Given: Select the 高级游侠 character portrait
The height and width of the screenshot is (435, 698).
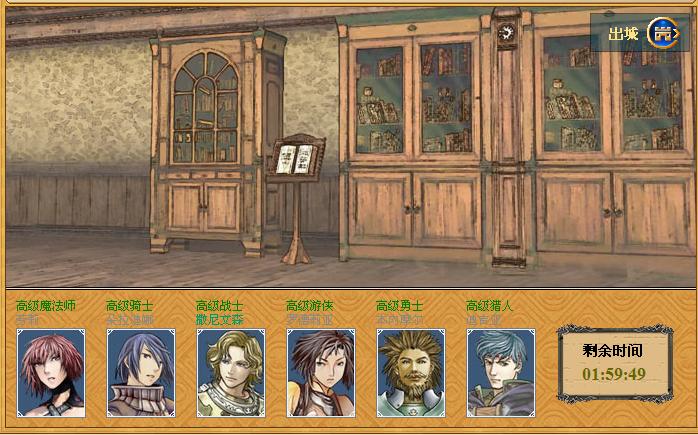Looking at the screenshot, I should (321, 372).
